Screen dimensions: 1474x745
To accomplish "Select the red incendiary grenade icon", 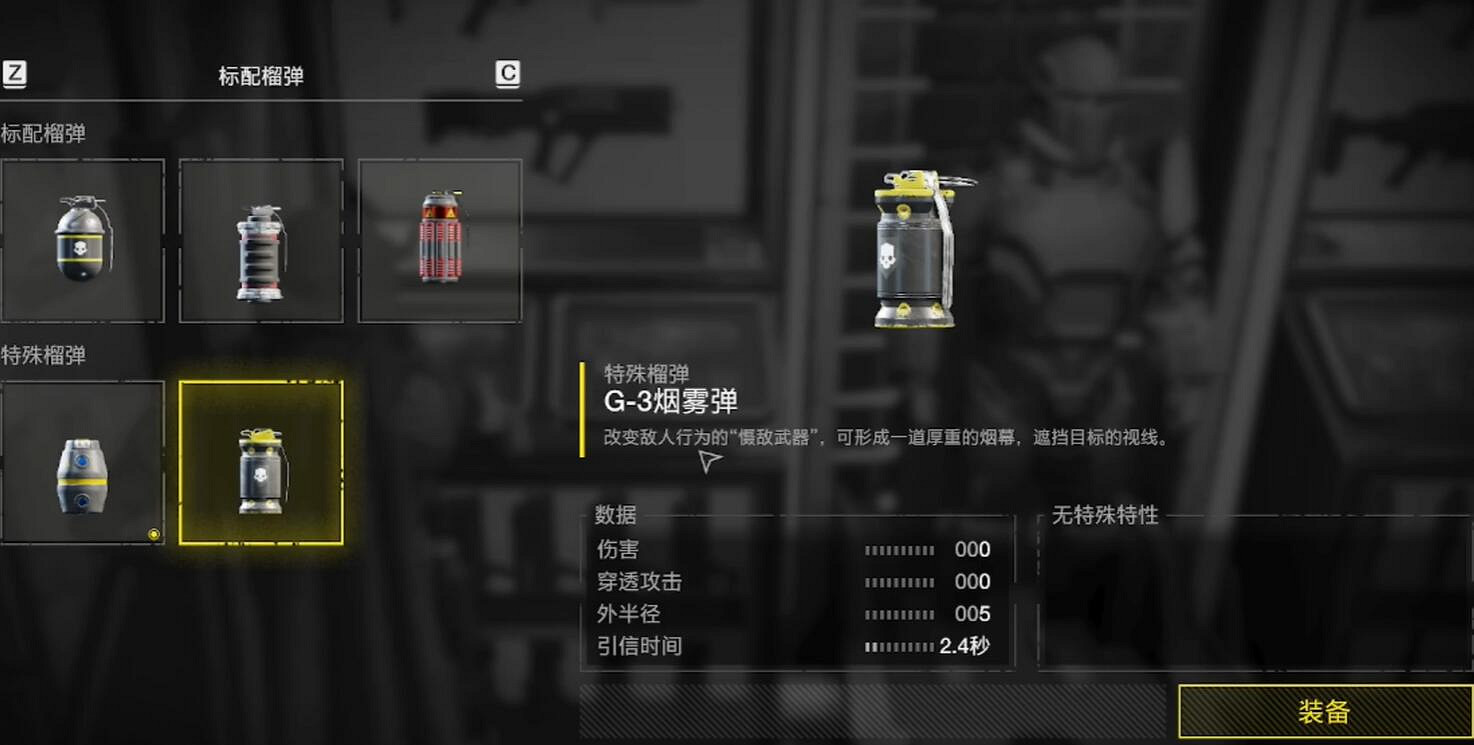I will coord(440,240).
